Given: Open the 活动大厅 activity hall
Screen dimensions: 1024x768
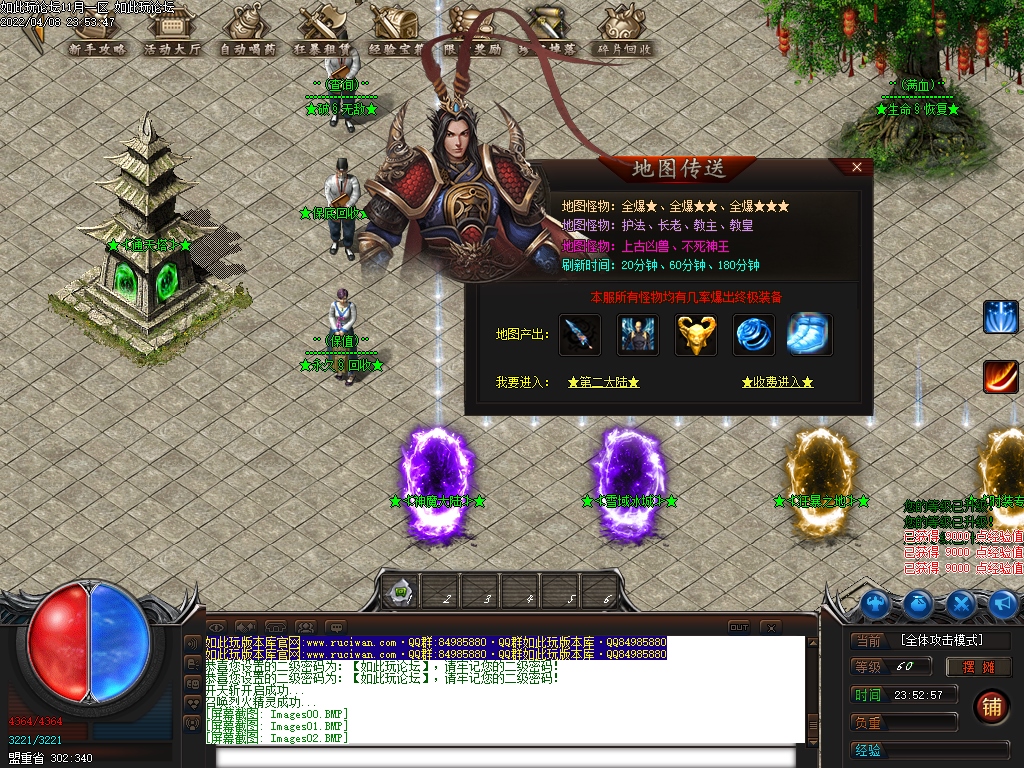Looking at the screenshot, I should point(172,33).
